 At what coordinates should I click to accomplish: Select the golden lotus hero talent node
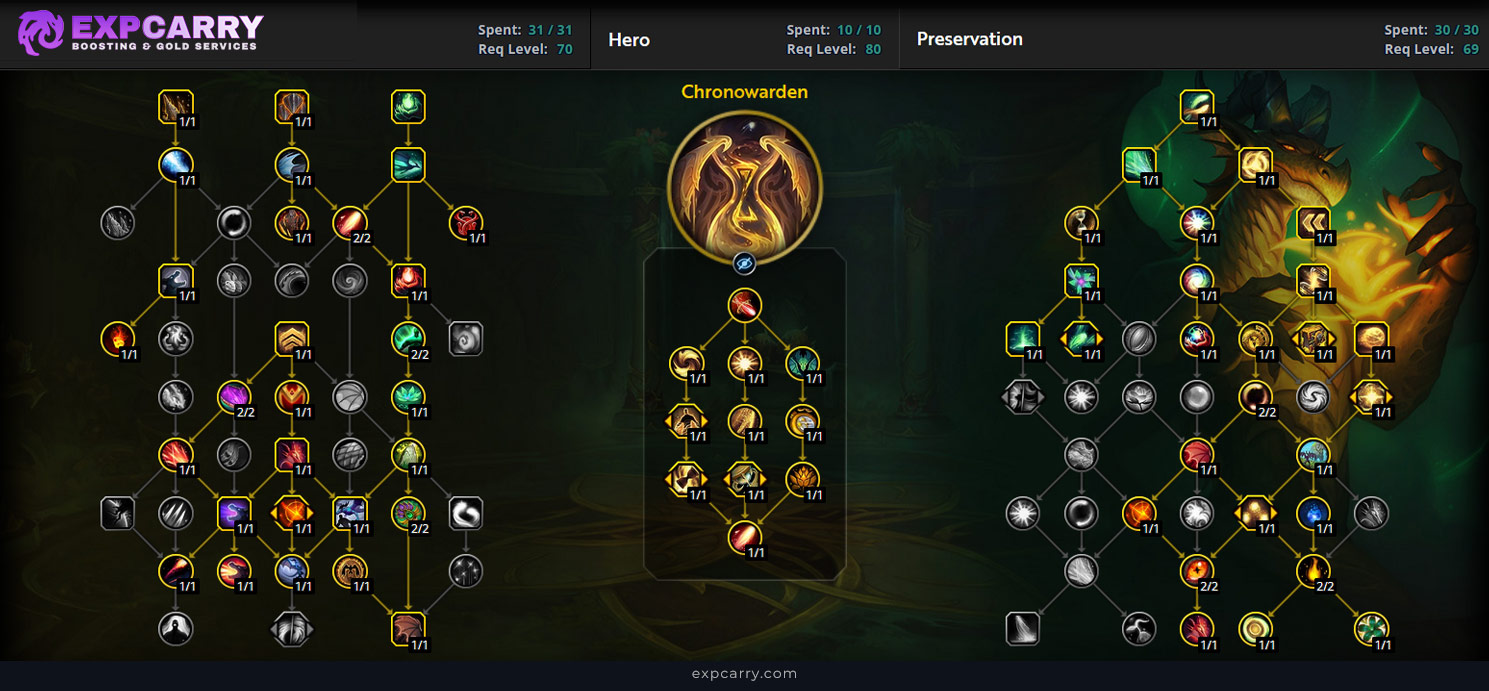pyautogui.click(x=802, y=479)
